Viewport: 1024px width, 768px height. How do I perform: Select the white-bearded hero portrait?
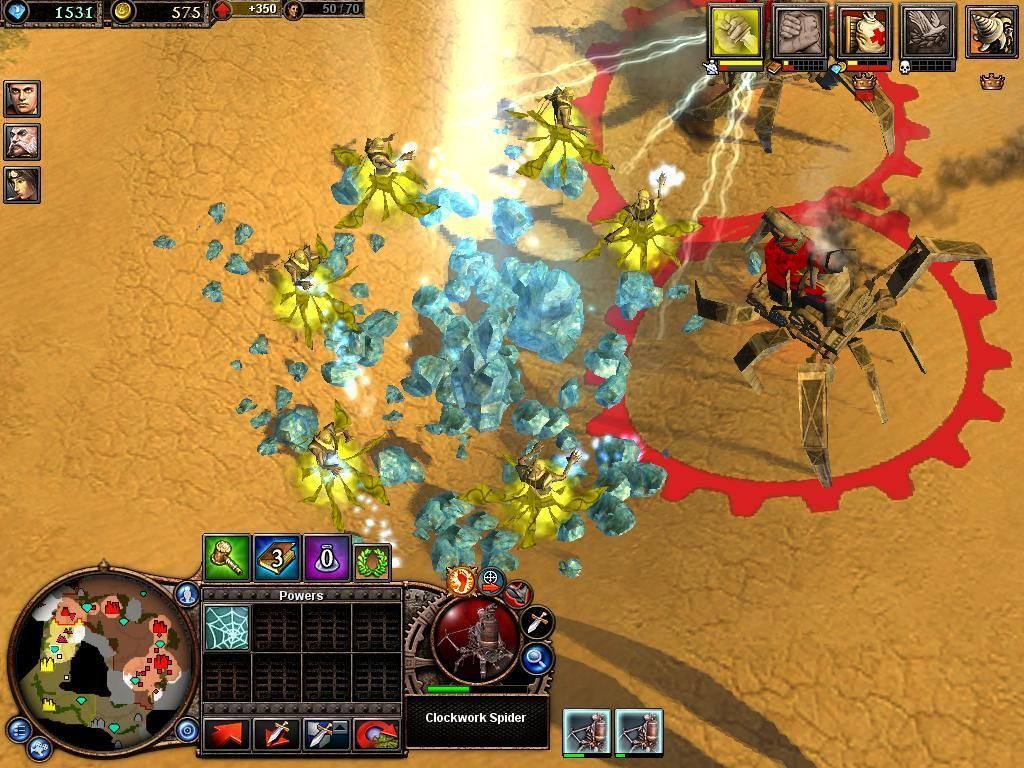pyautogui.click(x=21, y=142)
